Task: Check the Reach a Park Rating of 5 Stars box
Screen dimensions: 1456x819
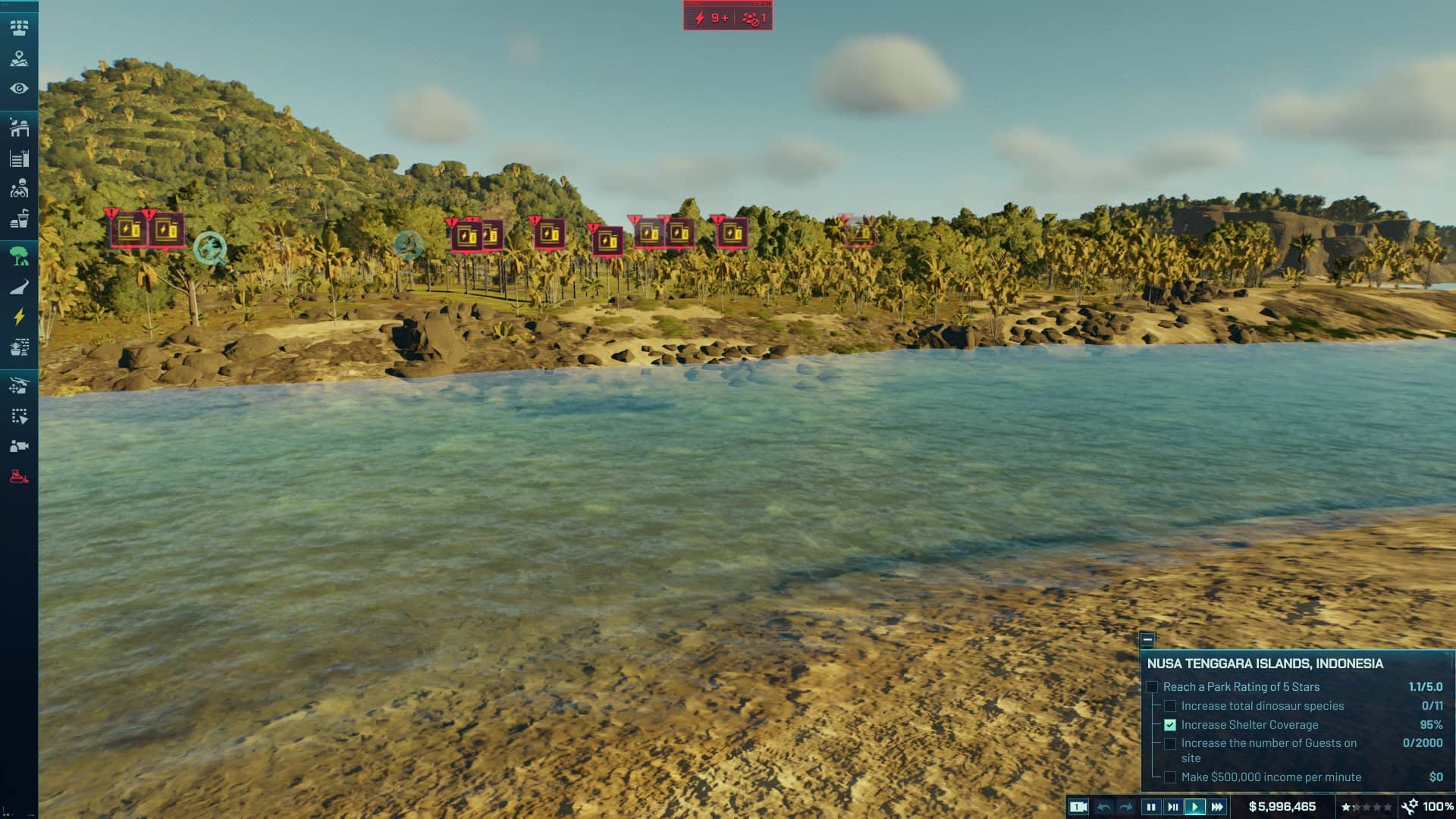Action: (1152, 687)
